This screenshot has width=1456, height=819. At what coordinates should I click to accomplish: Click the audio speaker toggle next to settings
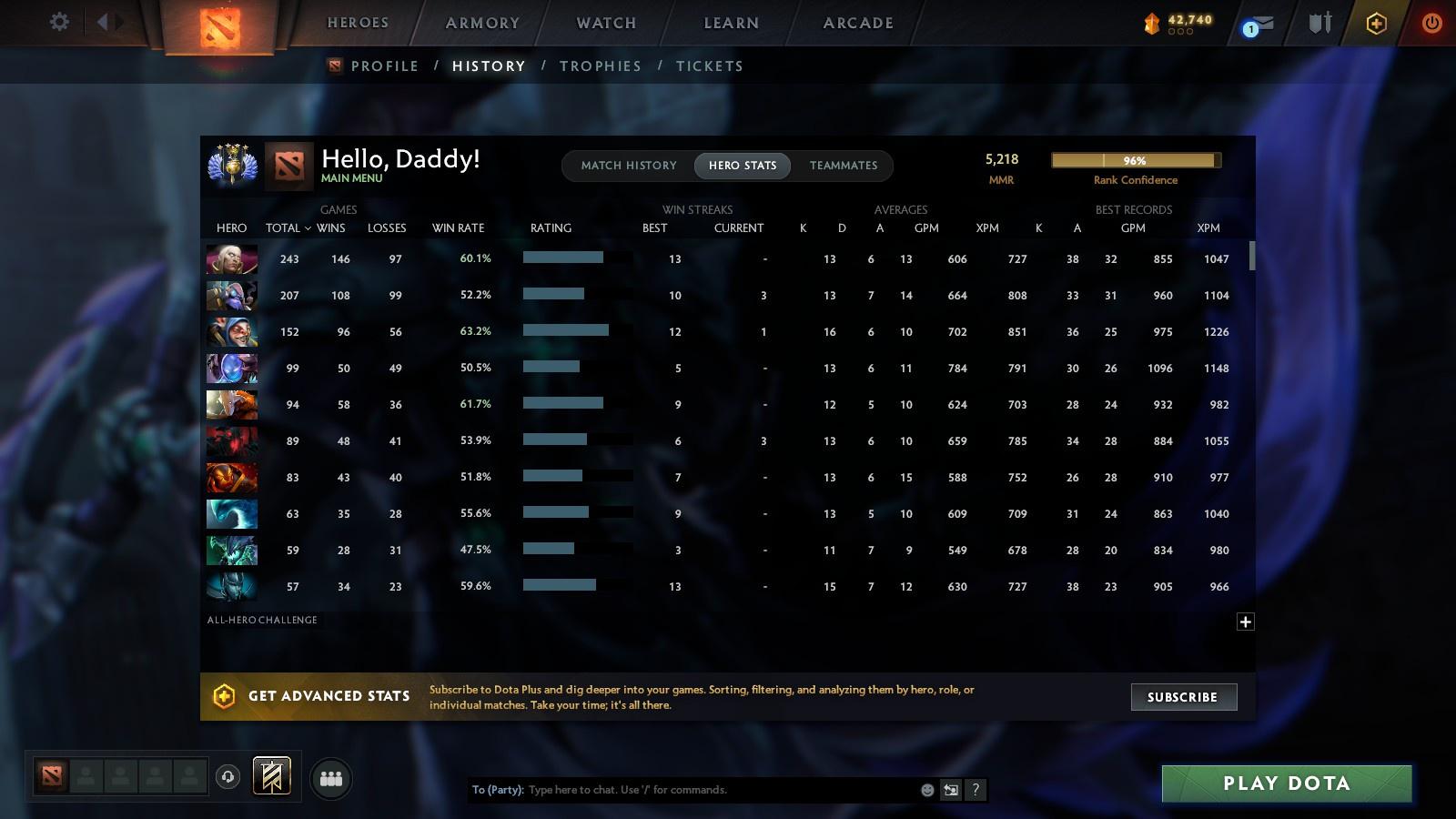pyautogui.click(x=106, y=23)
